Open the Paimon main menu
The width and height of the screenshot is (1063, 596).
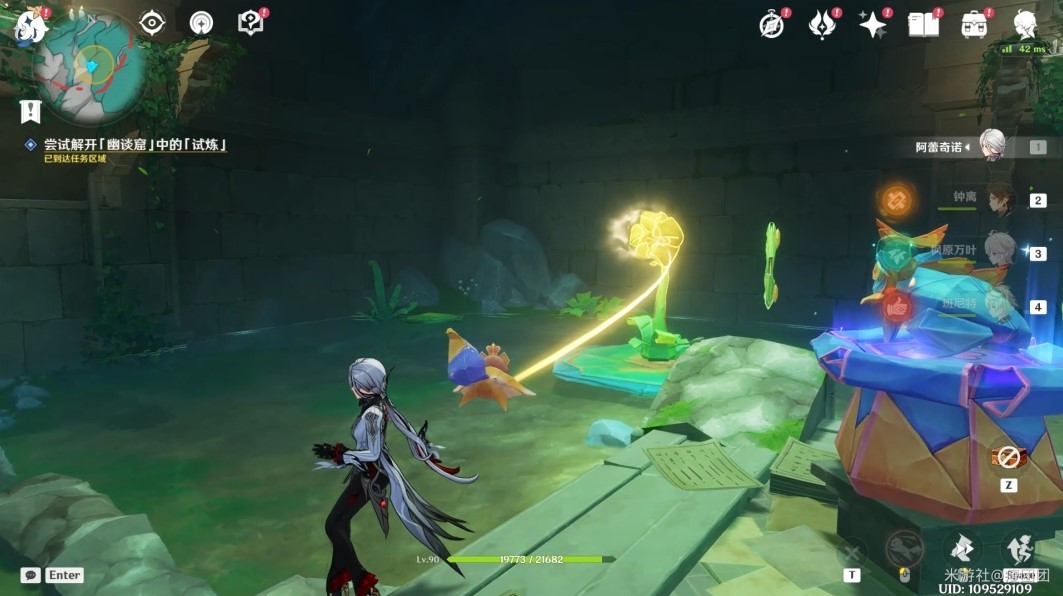(x=30, y=26)
